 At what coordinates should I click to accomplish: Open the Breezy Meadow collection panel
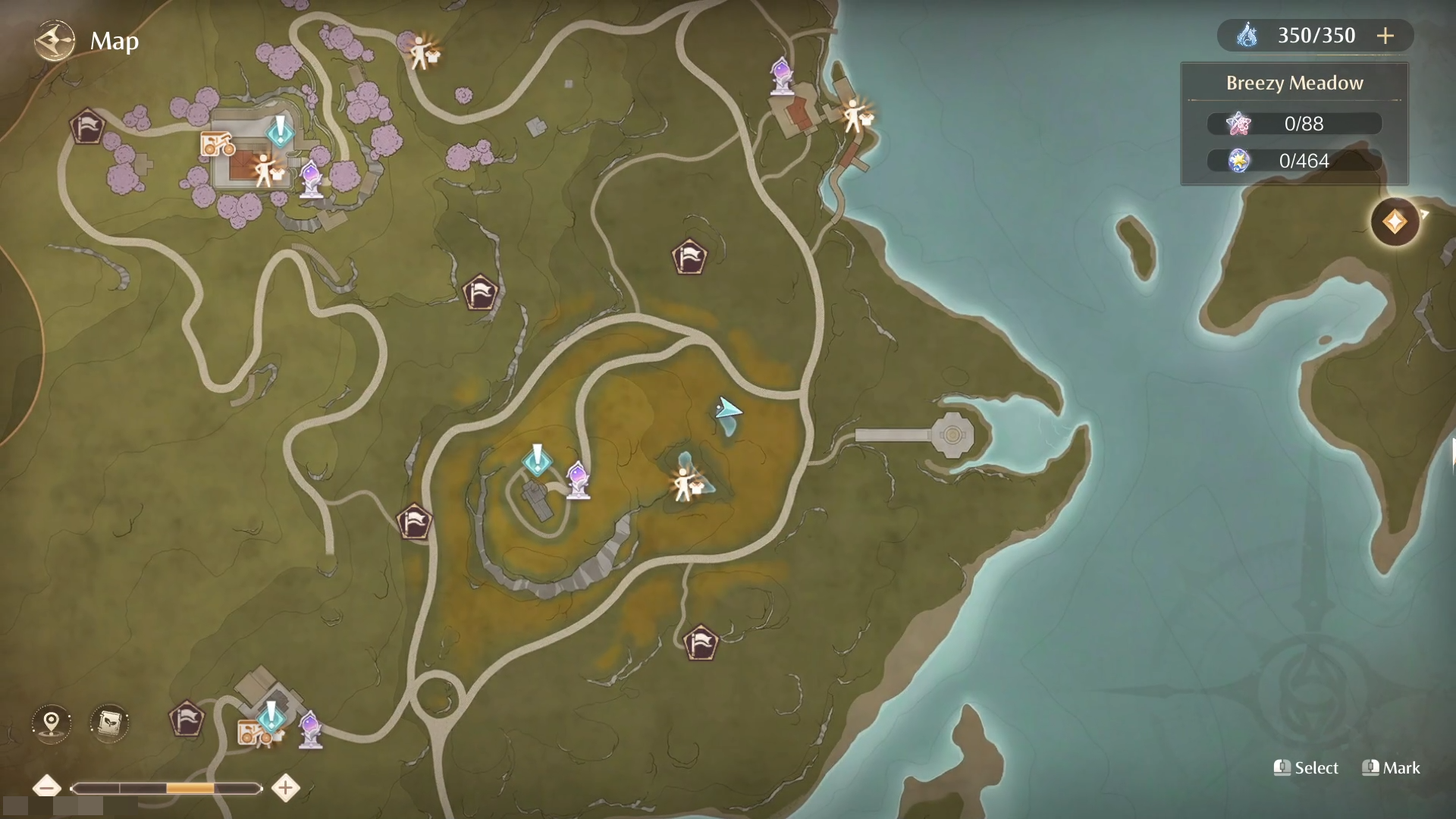pyautogui.click(x=1294, y=124)
